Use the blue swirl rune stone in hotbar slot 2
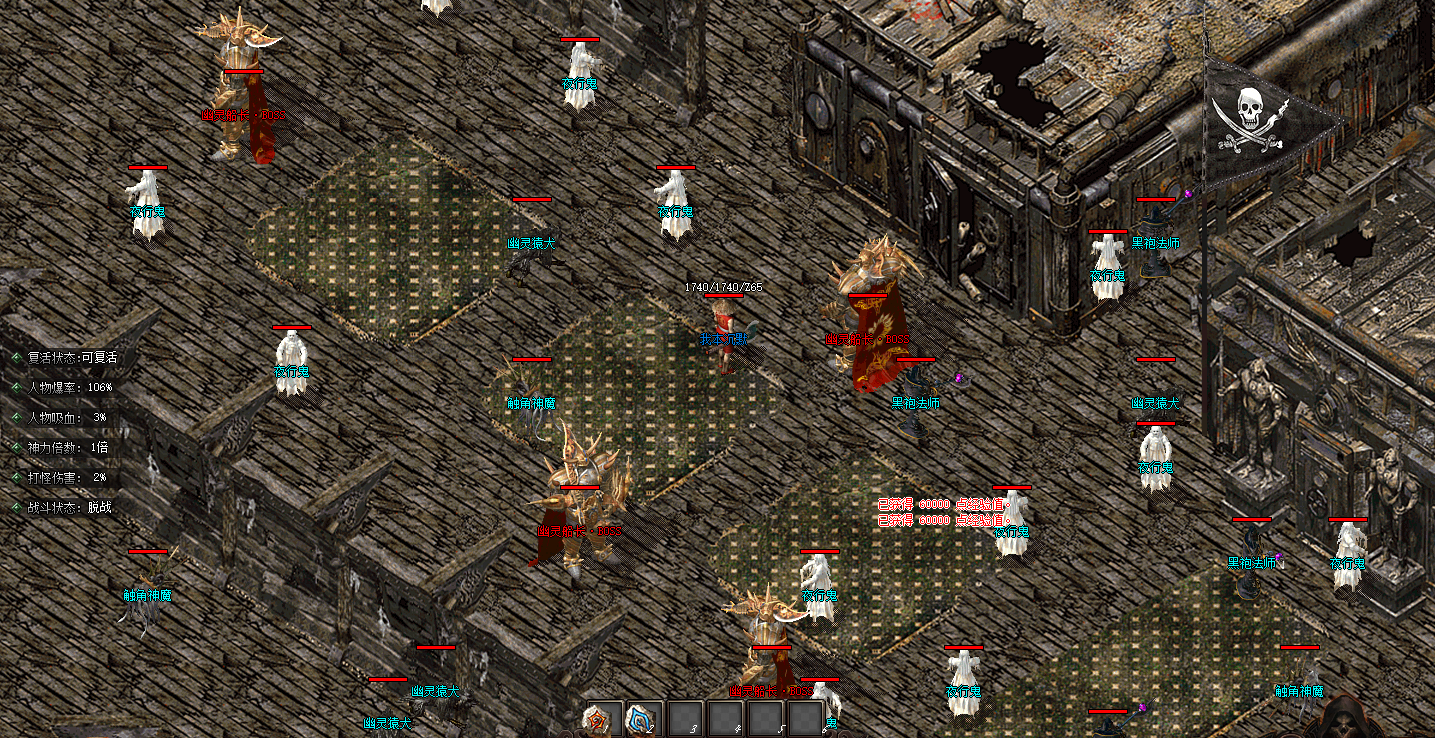The height and width of the screenshot is (738, 1435). tap(641, 718)
